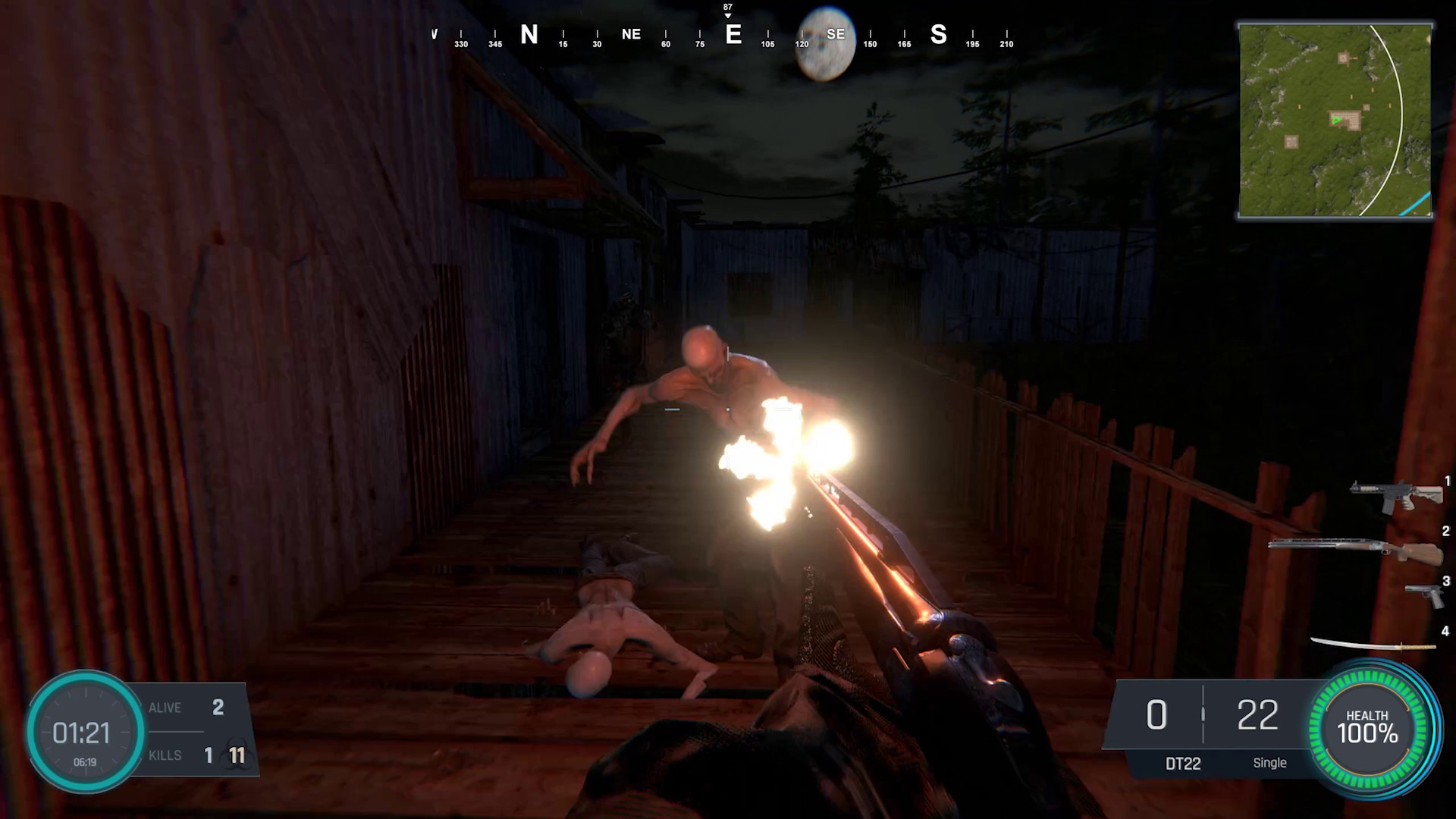Expand the circular match timer showing 01:21
1456x819 pixels.
pos(86,733)
